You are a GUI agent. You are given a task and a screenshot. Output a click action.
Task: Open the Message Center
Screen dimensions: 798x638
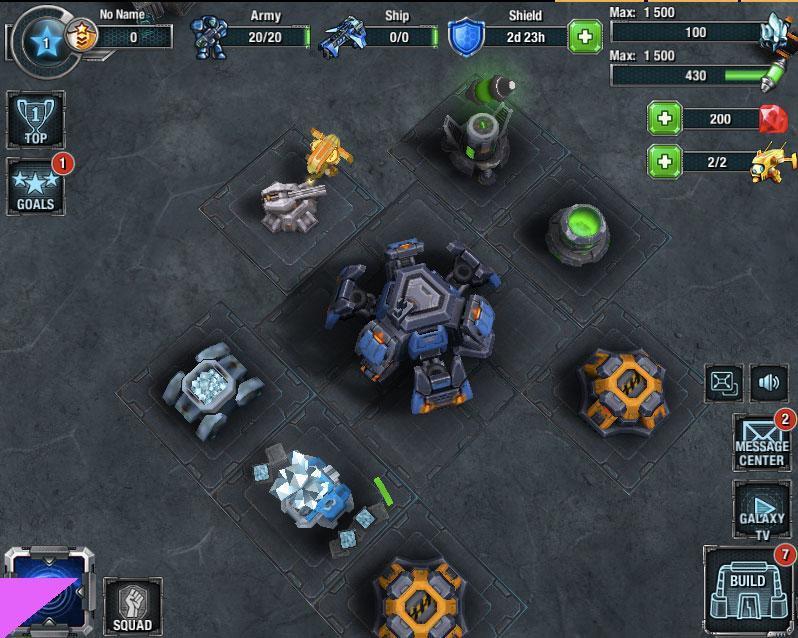[762, 442]
